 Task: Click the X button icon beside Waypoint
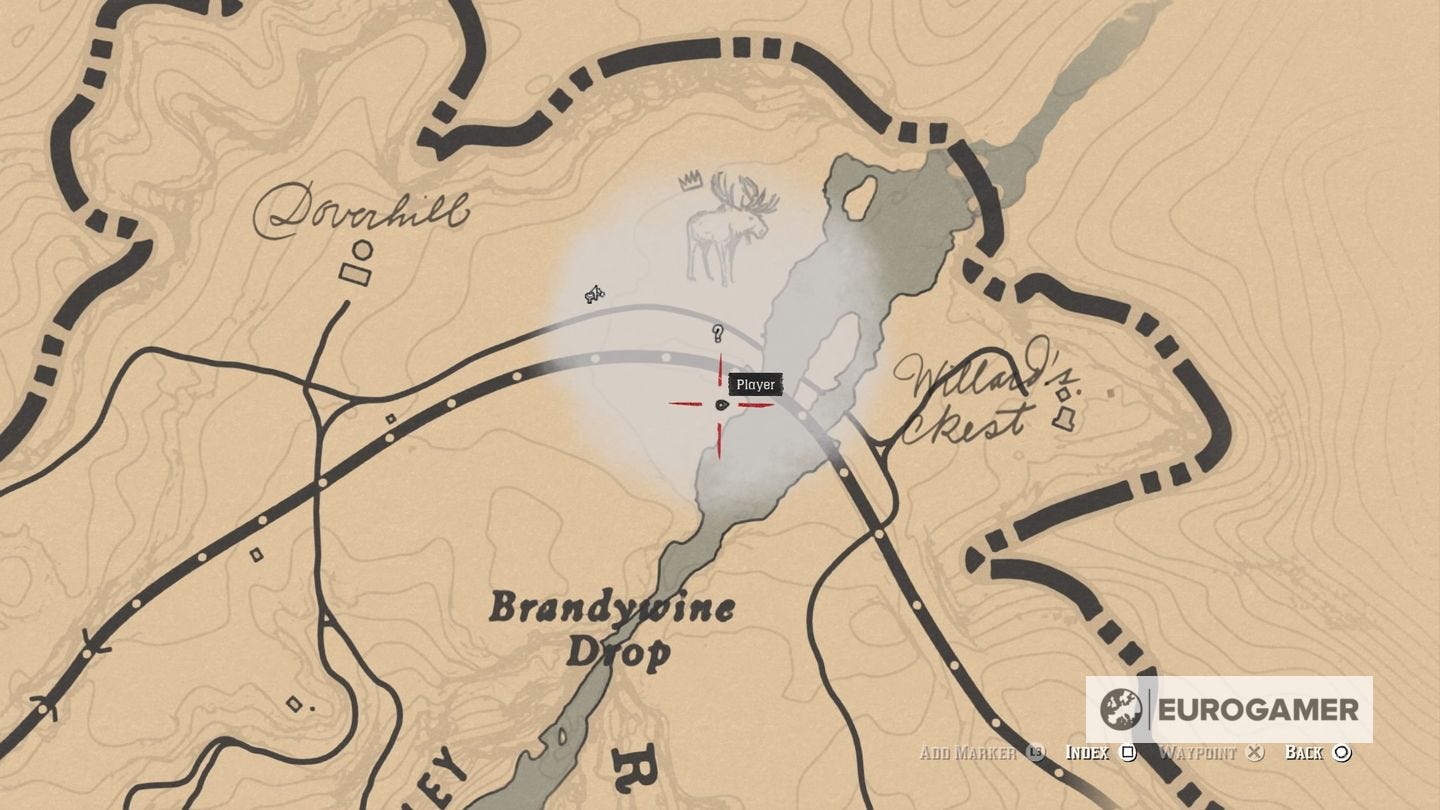[1253, 753]
